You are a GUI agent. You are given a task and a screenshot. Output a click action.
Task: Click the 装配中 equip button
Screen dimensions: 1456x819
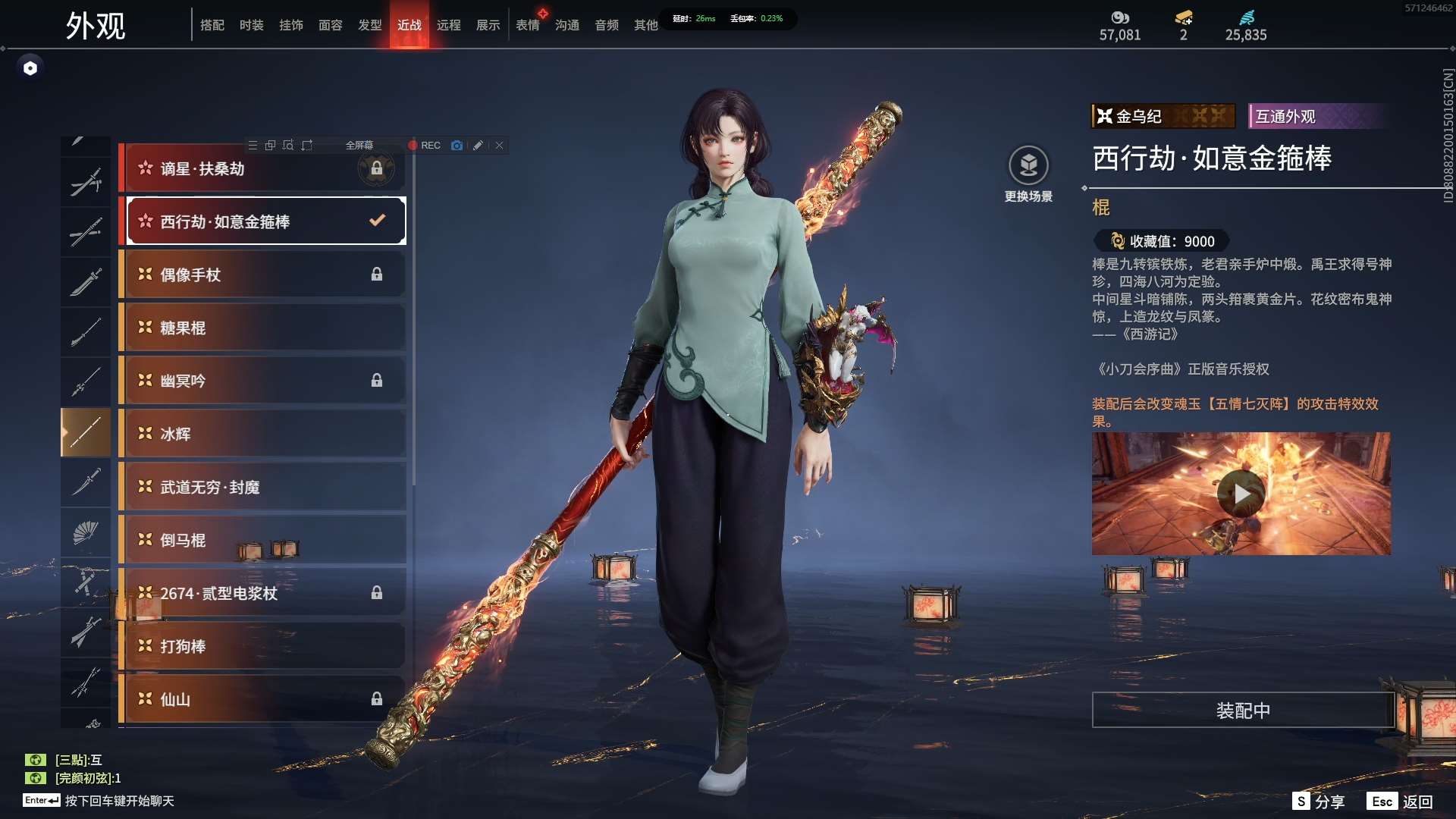[x=1243, y=711]
